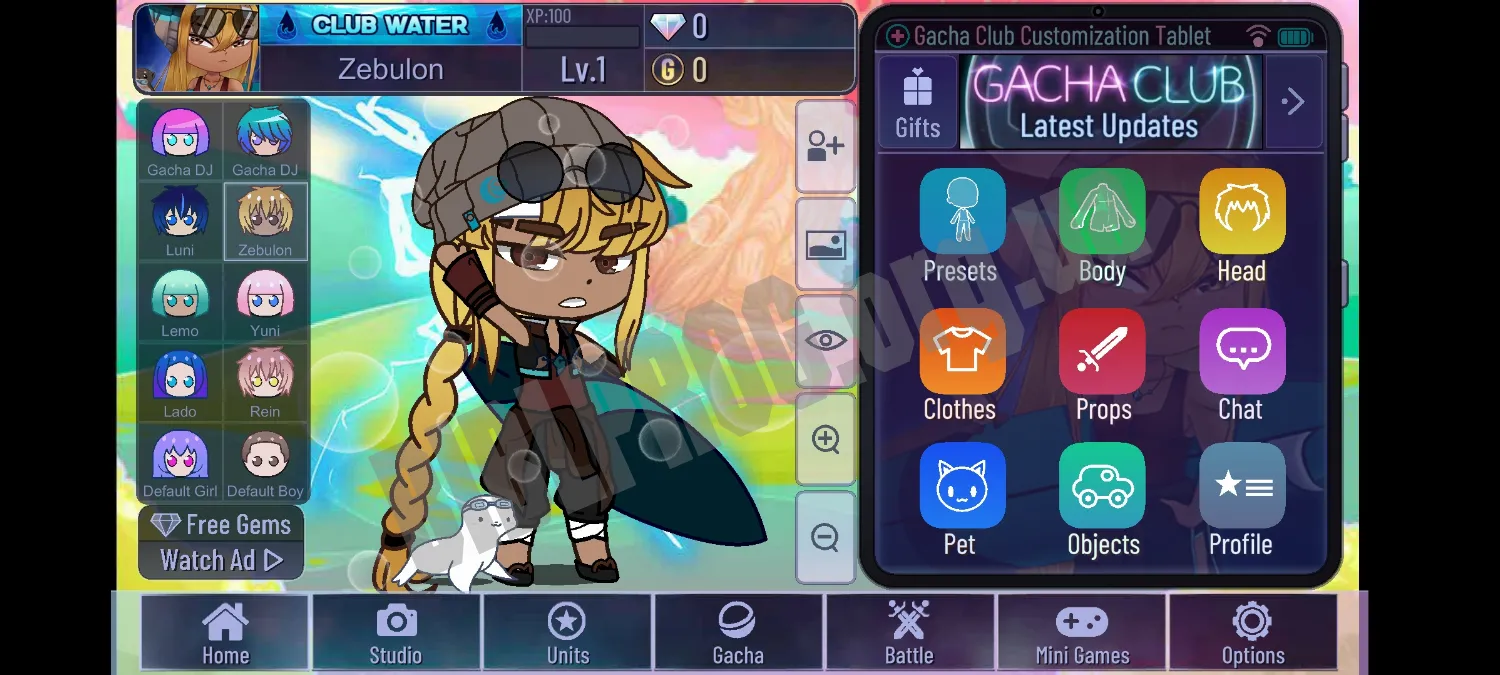This screenshot has height=675, width=1500.
Task: Switch to the Studio tab
Action: click(396, 632)
